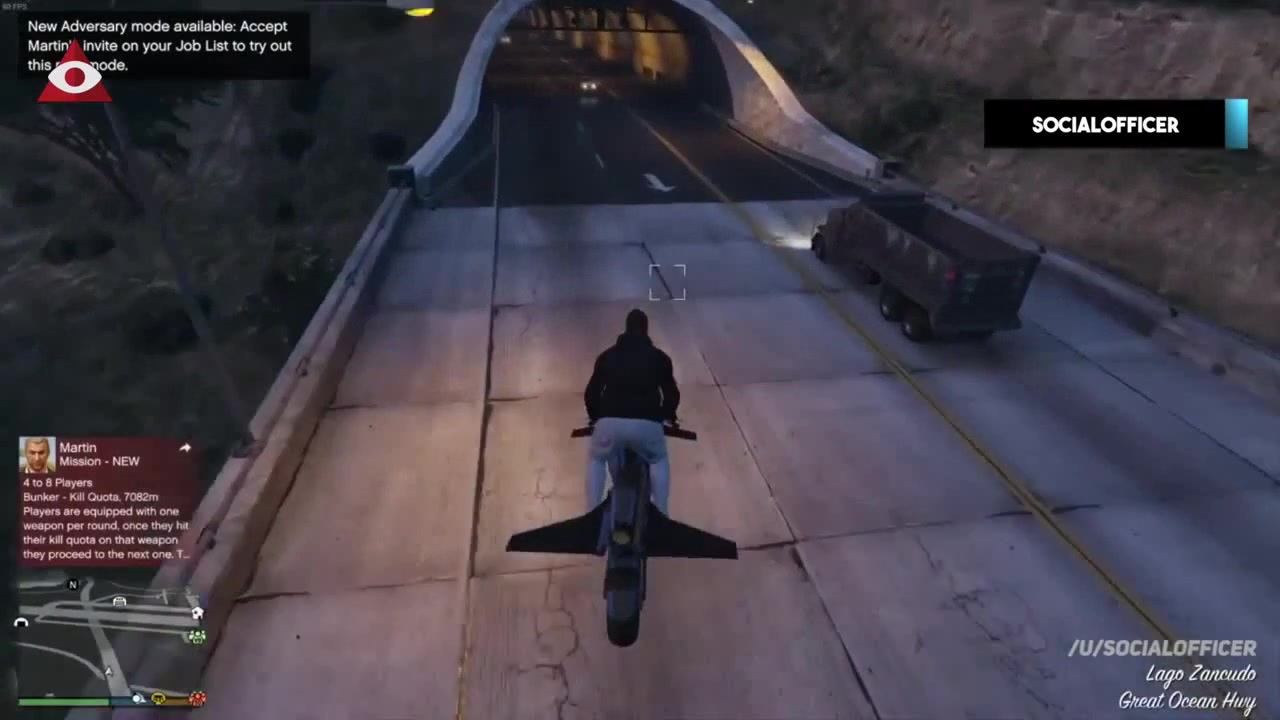Click the North indicator on the minimap

pyautogui.click(x=72, y=585)
